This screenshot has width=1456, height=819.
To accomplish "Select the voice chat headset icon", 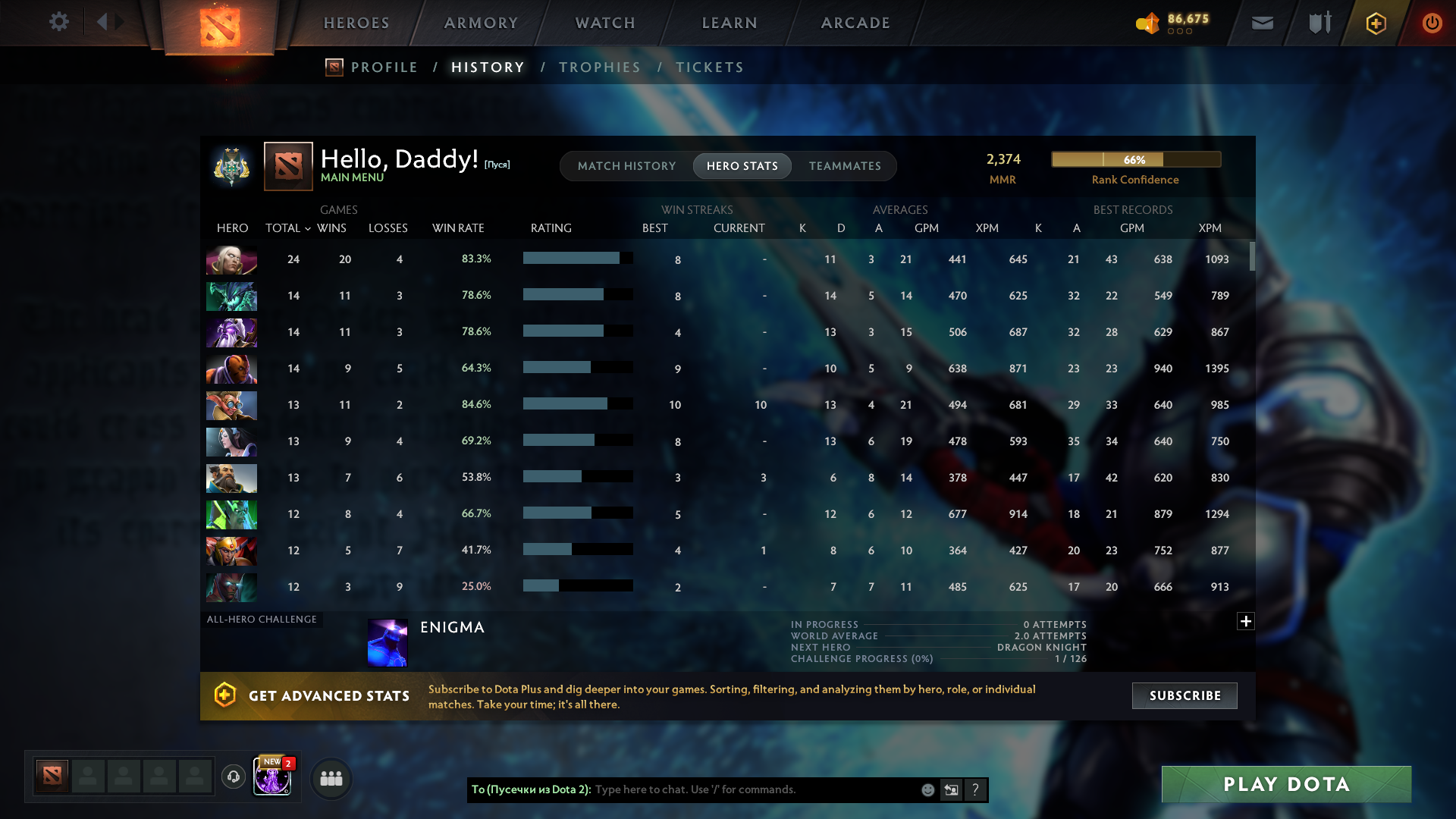I will click(233, 777).
